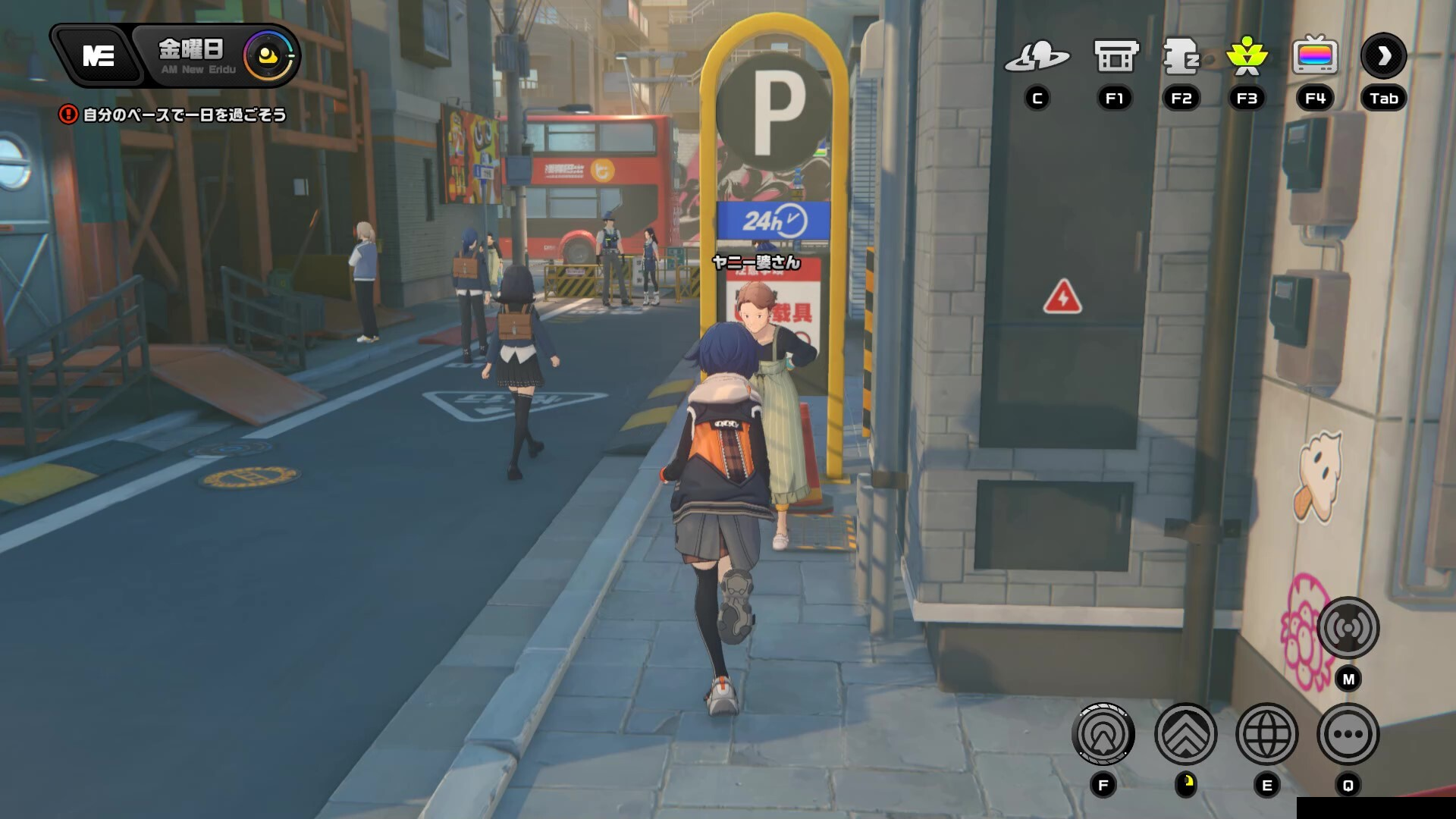
Task: Activate the signal broadcast circular button
Action: (1348, 628)
